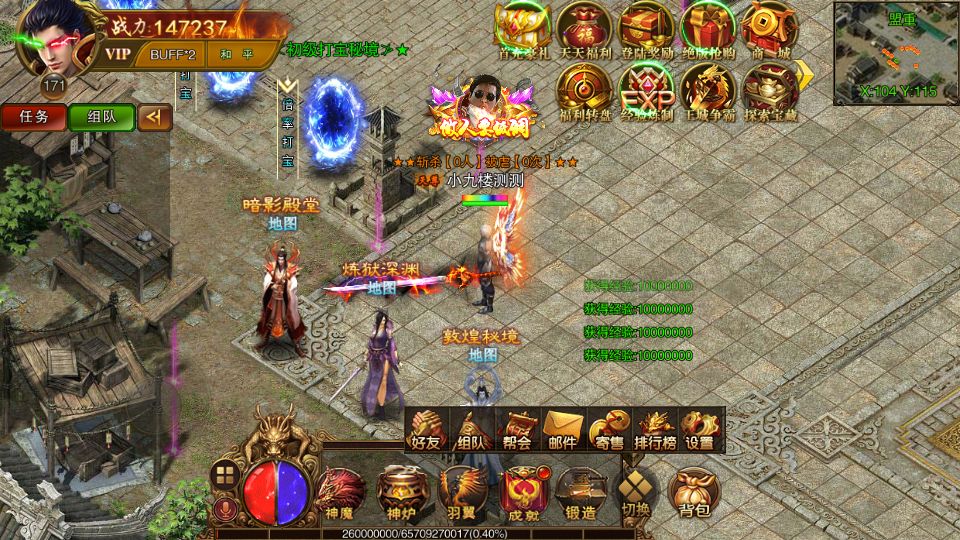
Task: Open the 商城 shop
Action: coord(769,30)
